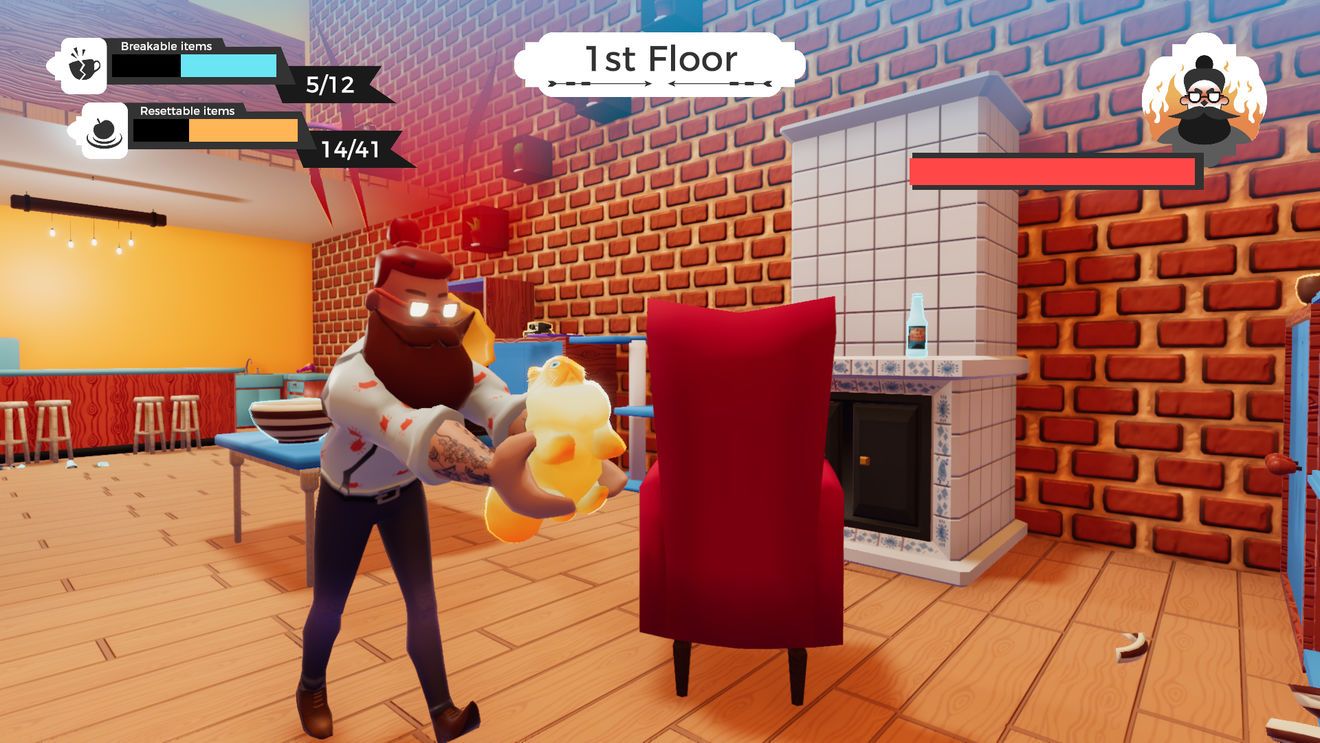
Task: Select the 1st Floor banner
Action: point(660,63)
